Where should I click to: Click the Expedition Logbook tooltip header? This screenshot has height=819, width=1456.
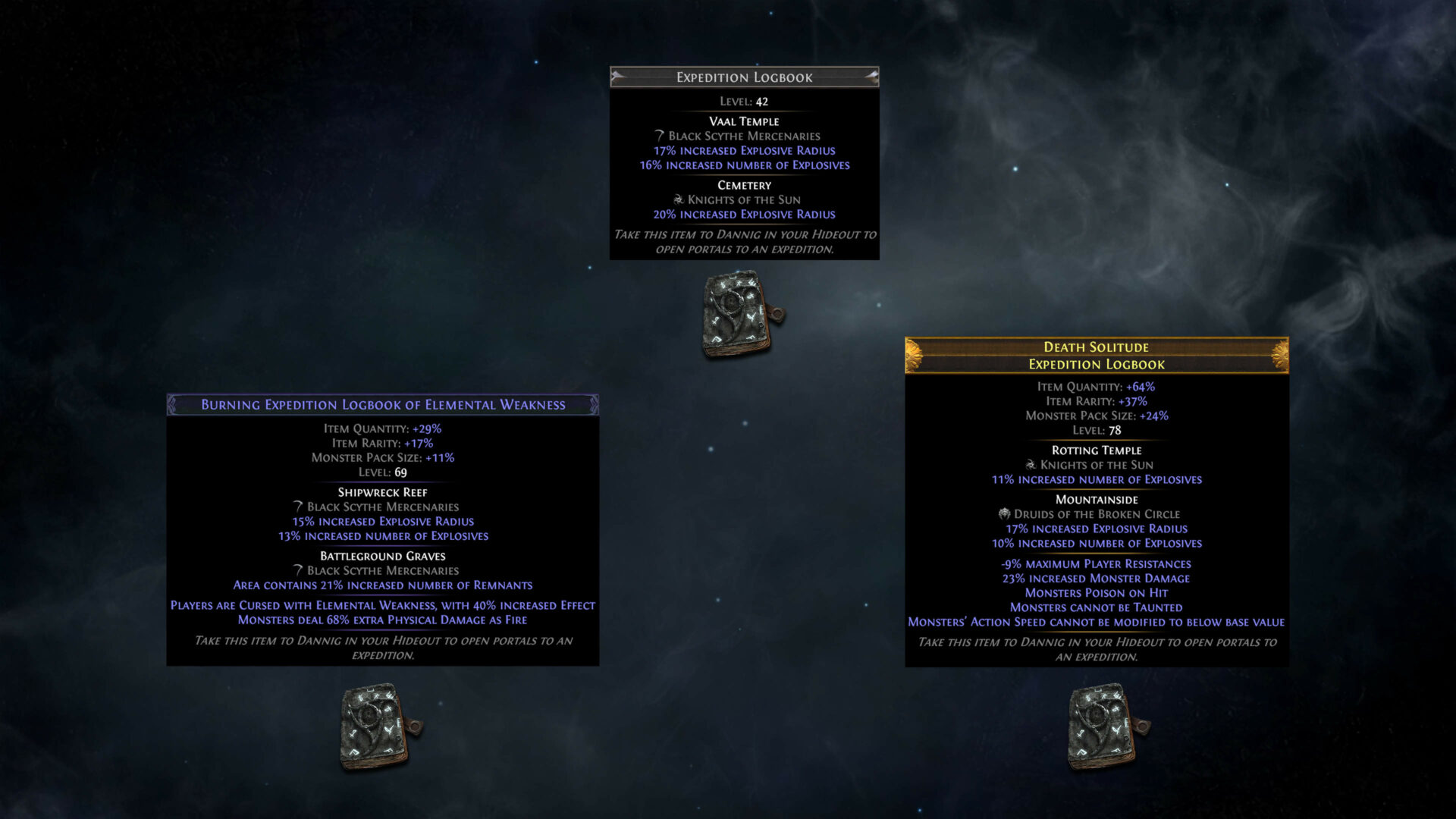pos(743,77)
